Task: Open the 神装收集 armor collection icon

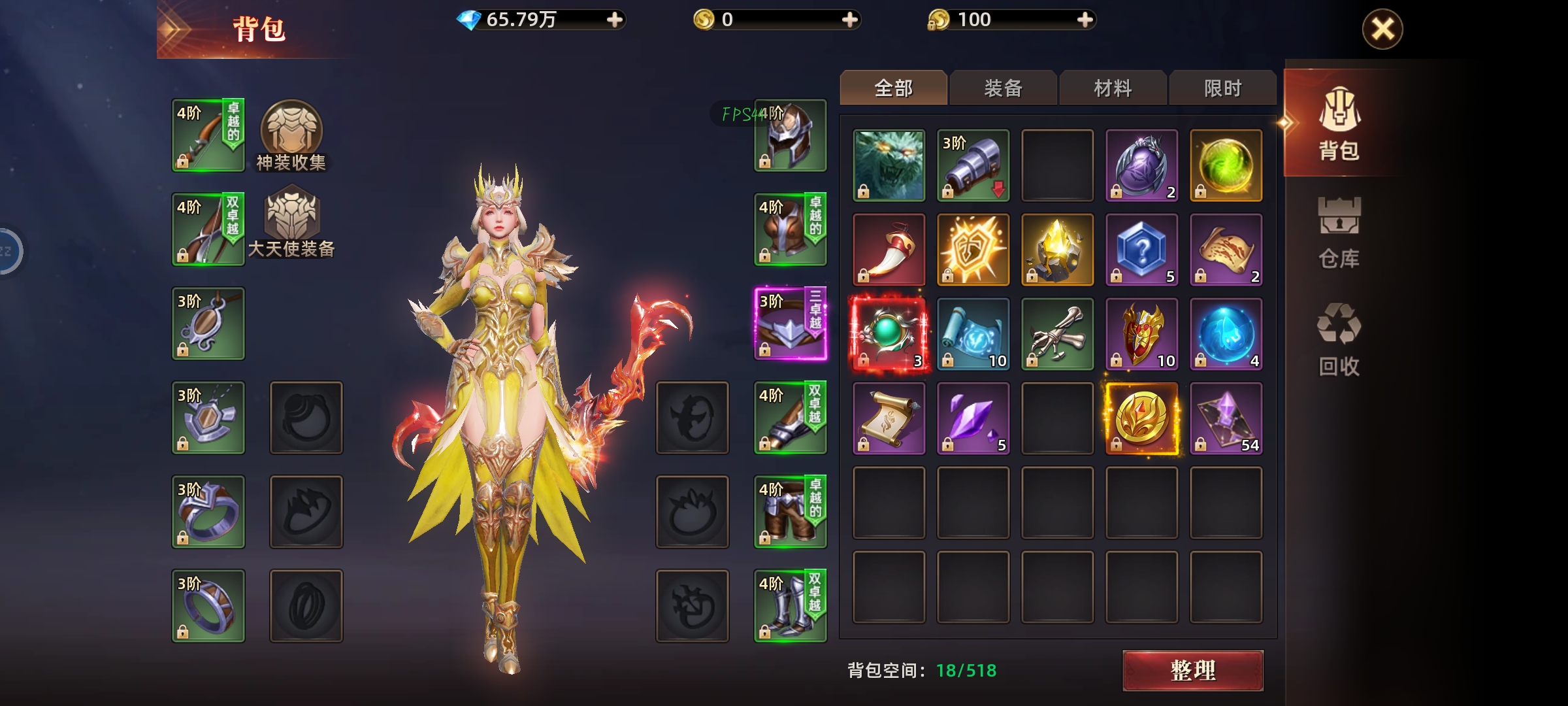Action: [x=292, y=134]
